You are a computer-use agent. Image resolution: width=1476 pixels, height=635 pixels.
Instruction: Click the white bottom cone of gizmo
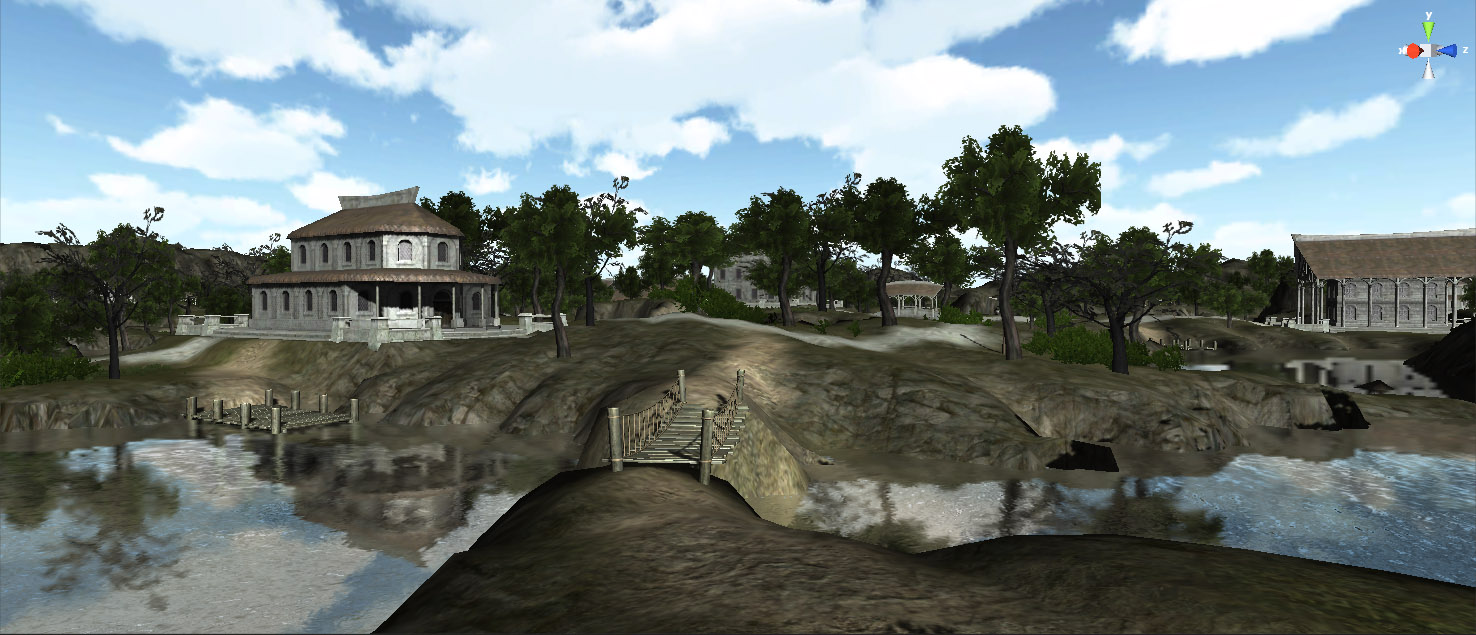click(x=1430, y=69)
